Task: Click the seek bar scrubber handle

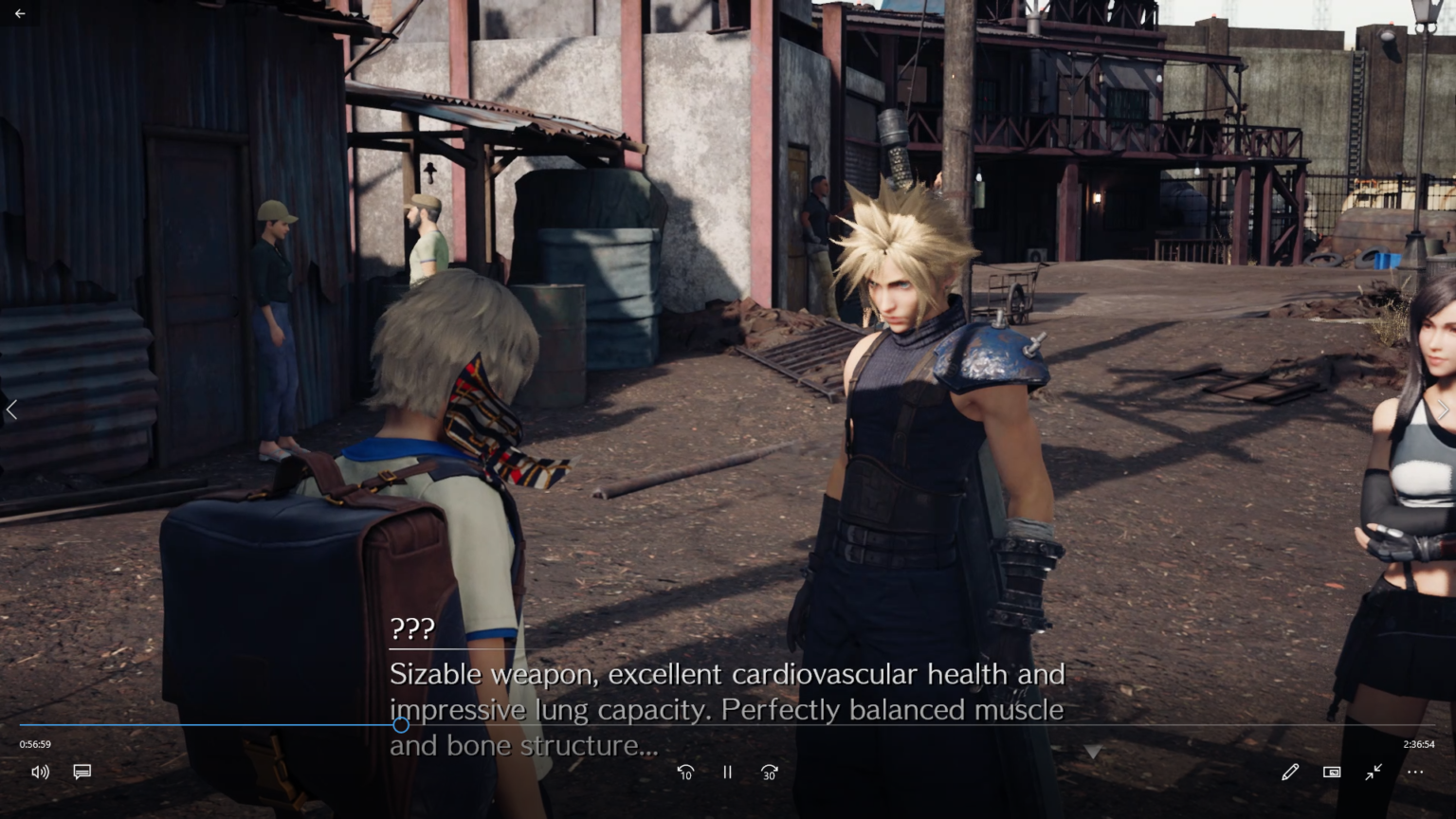Action: 402,725
